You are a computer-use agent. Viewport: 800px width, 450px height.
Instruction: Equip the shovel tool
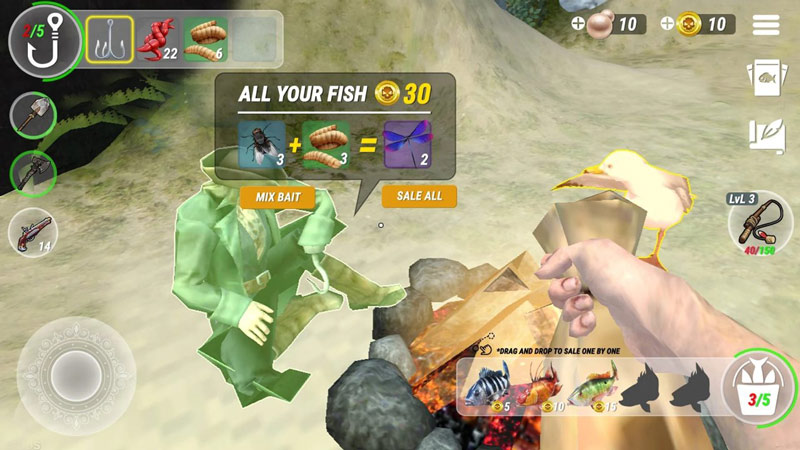(33, 116)
